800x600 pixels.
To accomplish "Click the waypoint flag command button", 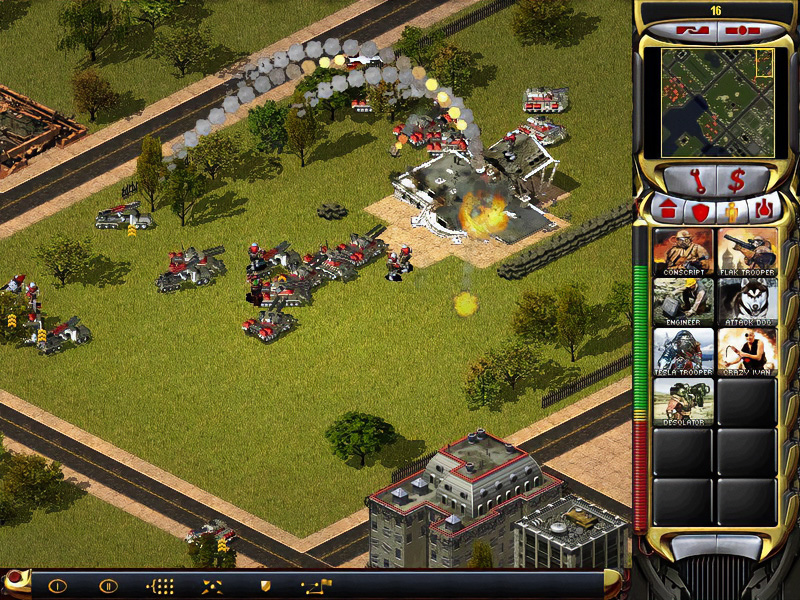I will [x=316, y=586].
